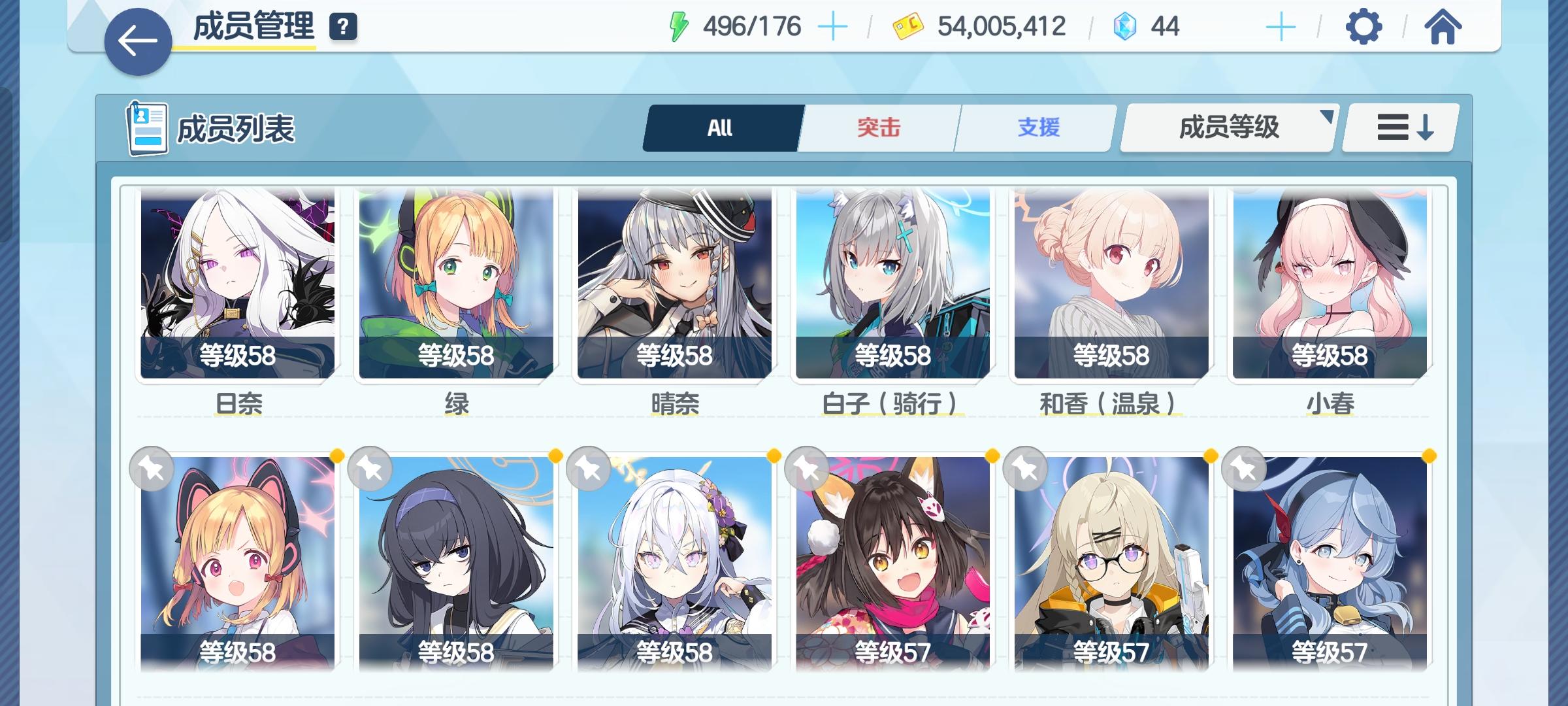Image resolution: width=1568 pixels, height=706 pixels.
Task: Tap the green lightning AP icon
Action: (x=680, y=25)
